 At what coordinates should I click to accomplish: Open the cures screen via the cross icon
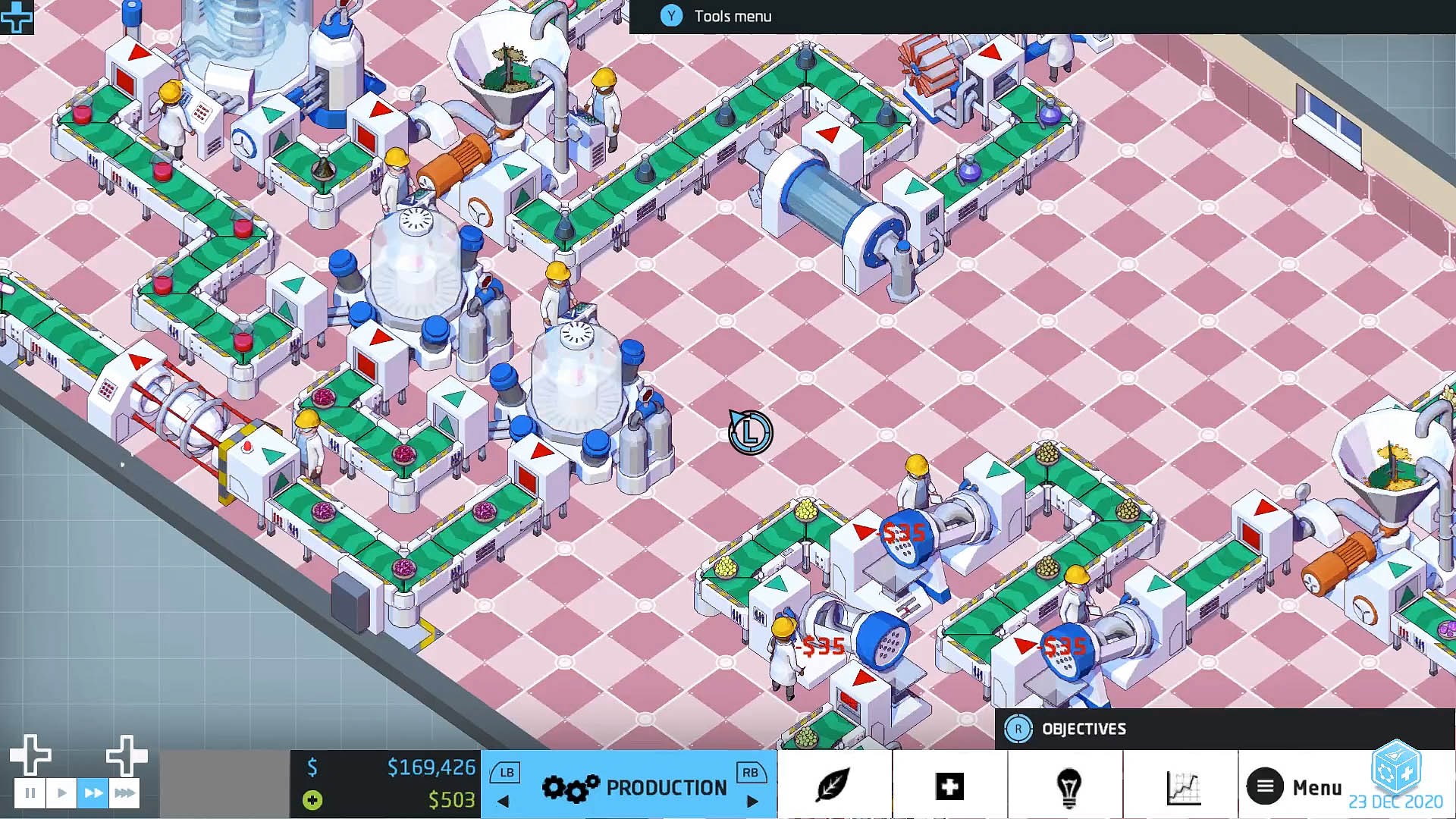pos(950,785)
